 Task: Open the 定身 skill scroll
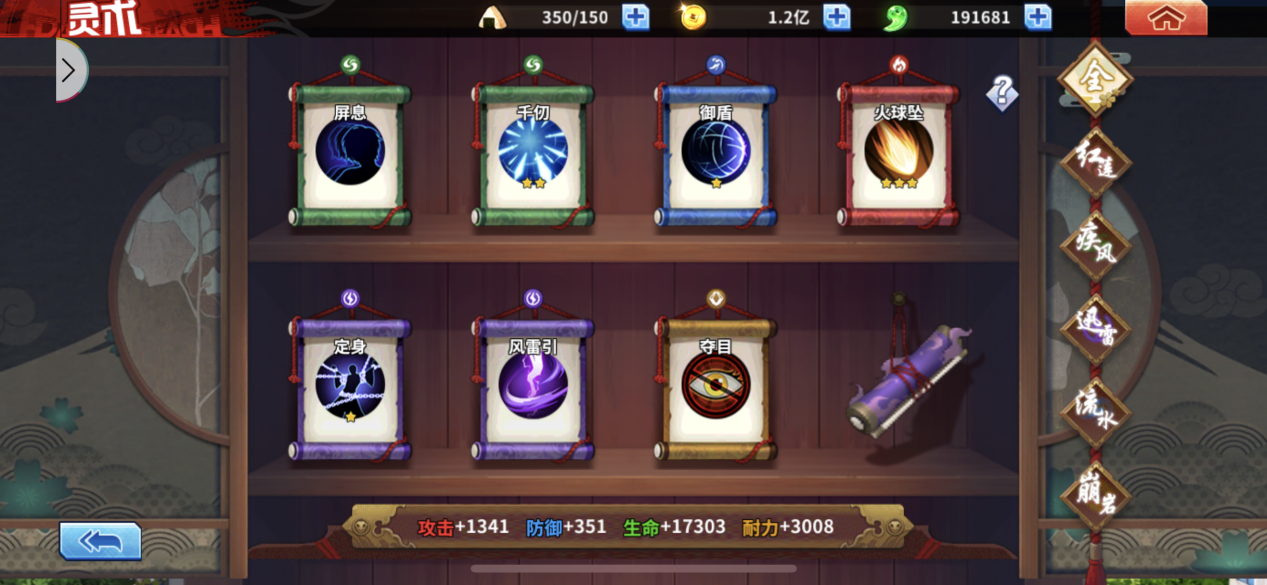click(350, 386)
